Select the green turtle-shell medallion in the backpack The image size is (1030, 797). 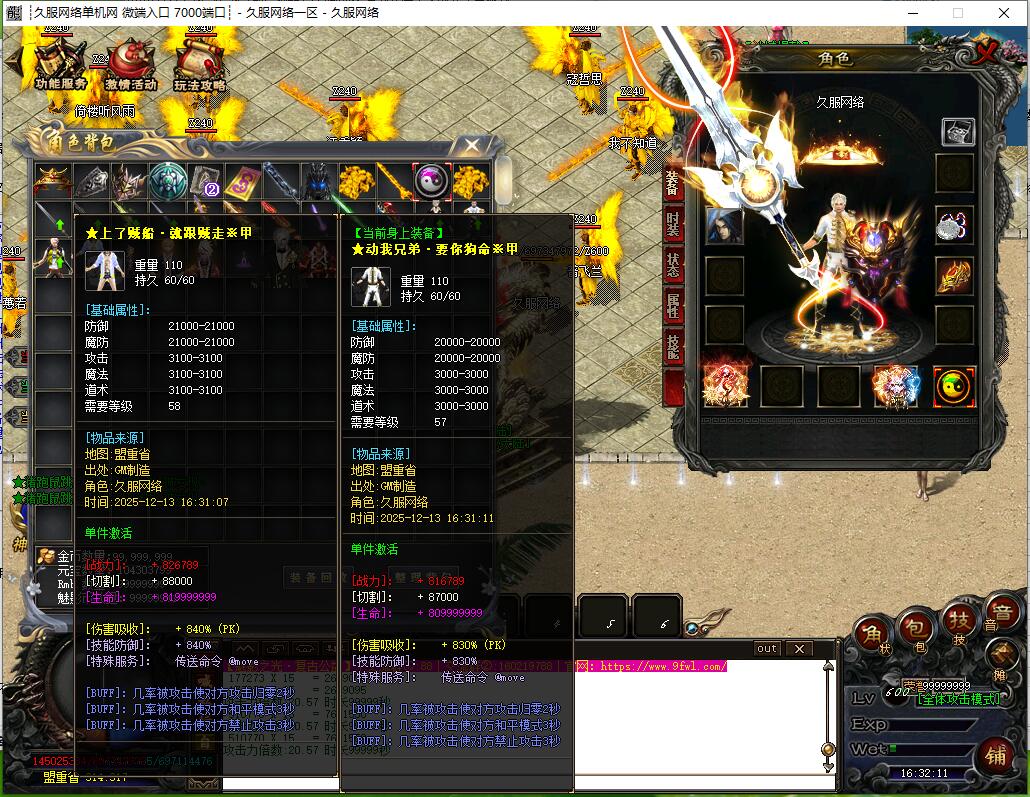[168, 182]
